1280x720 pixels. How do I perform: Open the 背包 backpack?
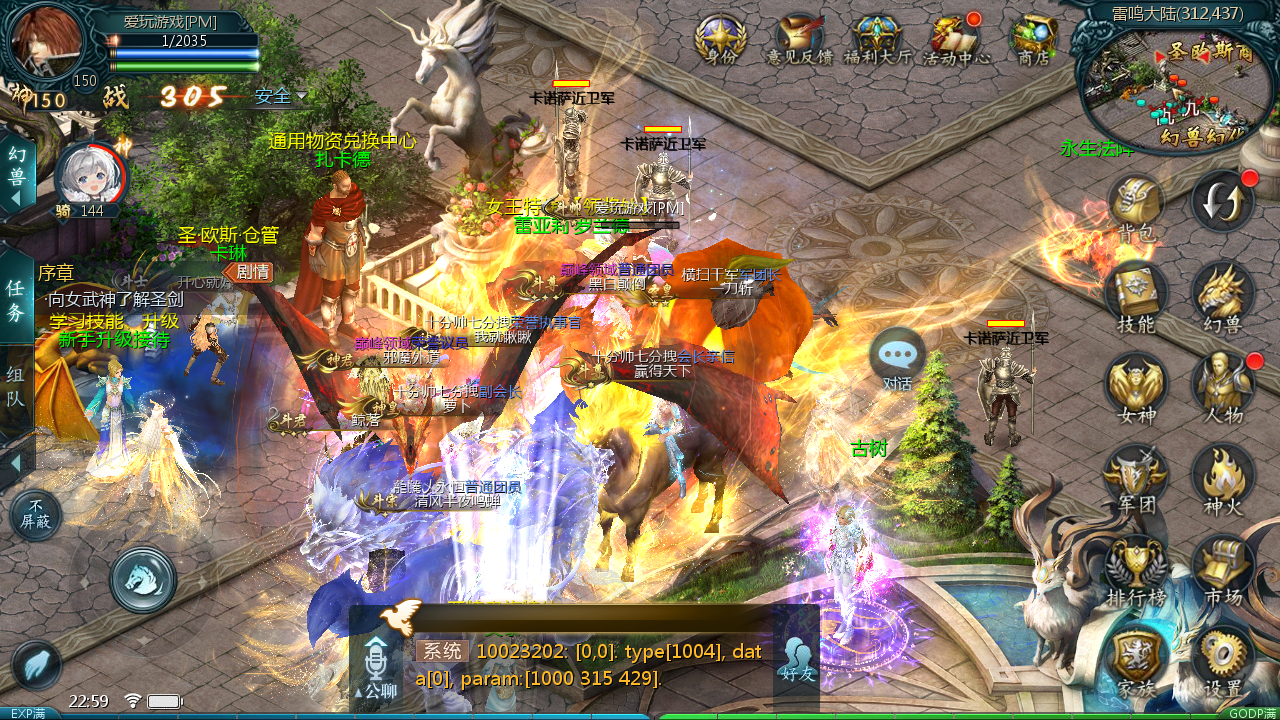pyautogui.click(x=1136, y=207)
